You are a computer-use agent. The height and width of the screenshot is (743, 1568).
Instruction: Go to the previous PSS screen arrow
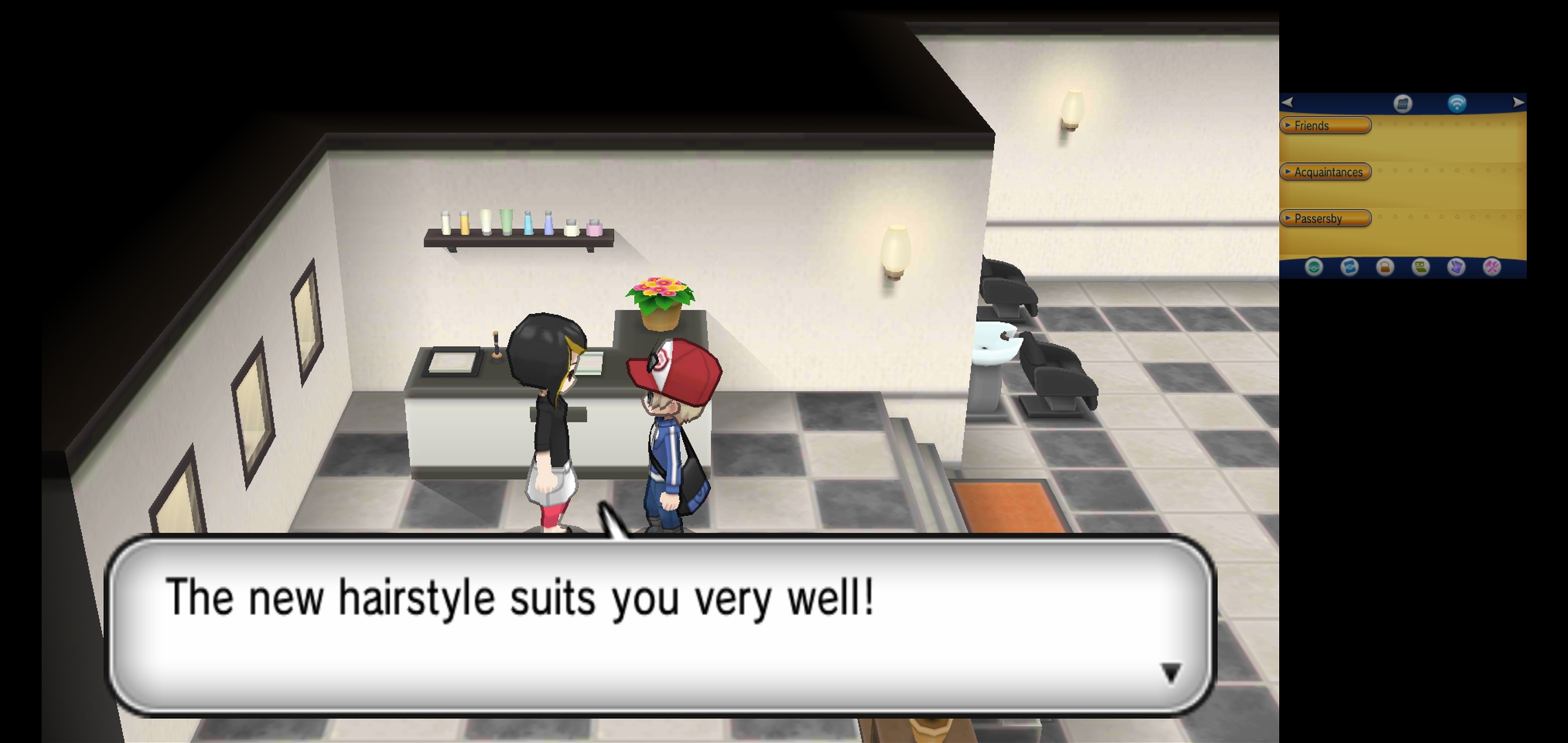tap(1287, 103)
